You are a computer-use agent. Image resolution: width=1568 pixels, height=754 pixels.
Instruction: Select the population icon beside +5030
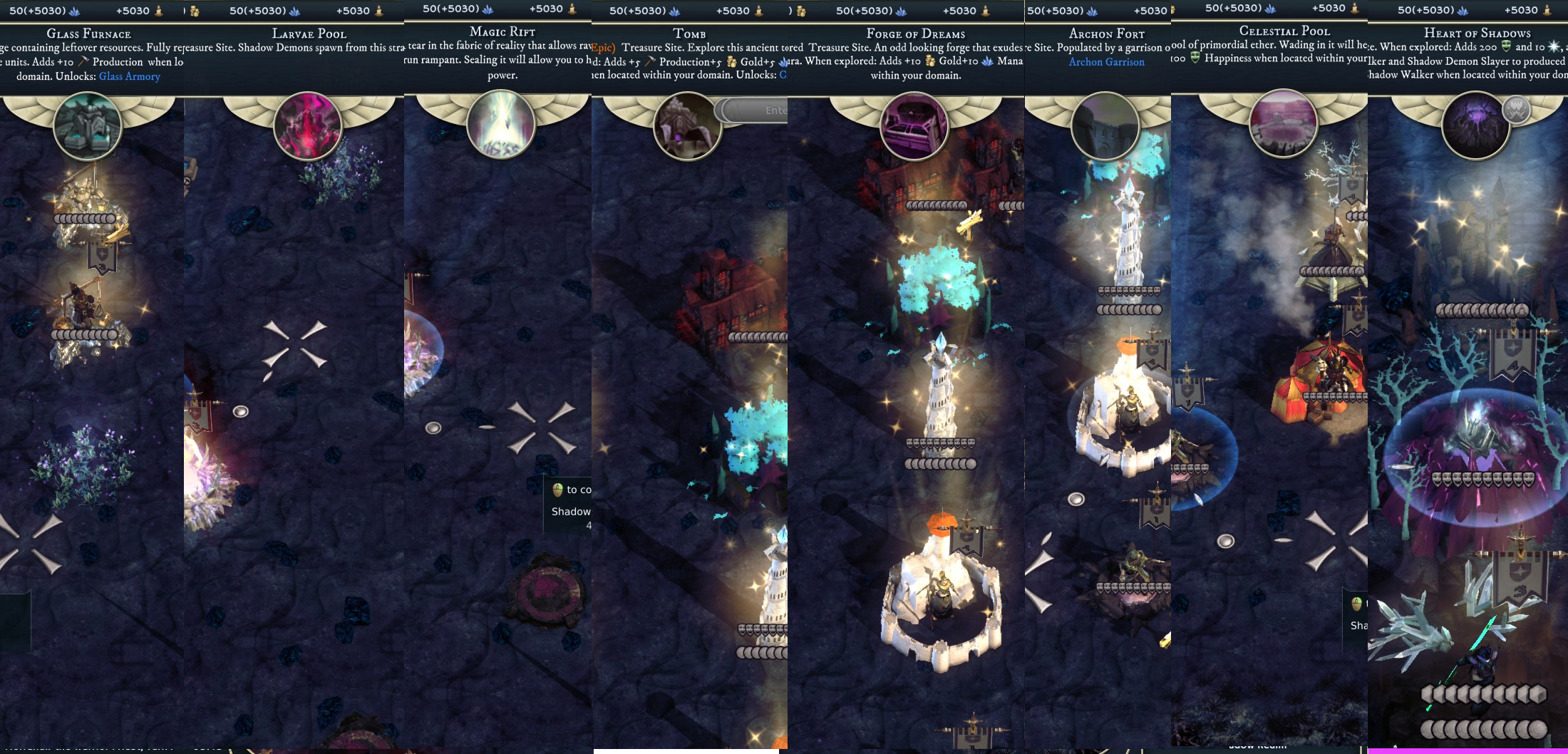coord(161,10)
